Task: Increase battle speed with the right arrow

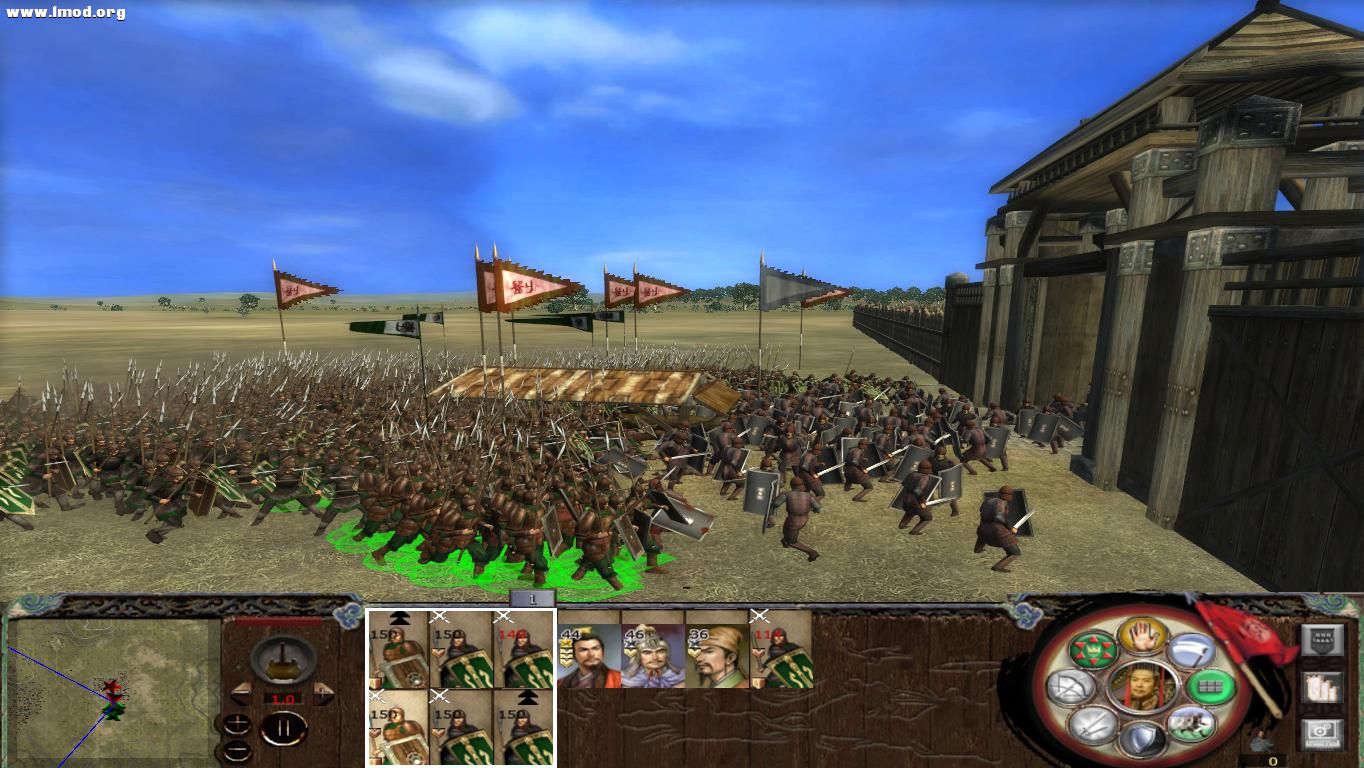Action: [x=322, y=692]
